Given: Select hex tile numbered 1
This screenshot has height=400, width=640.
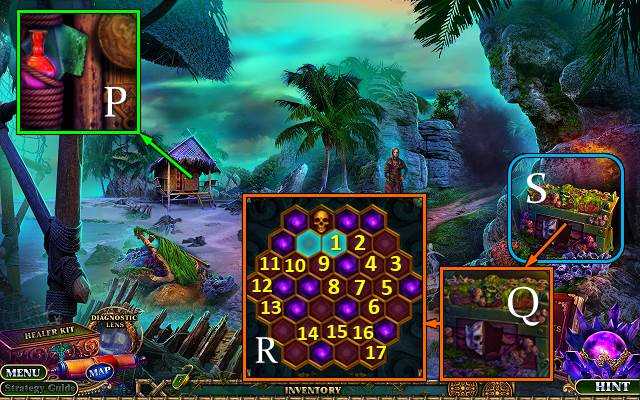Looking at the screenshot, I should pyautogui.click(x=336, y=241).
